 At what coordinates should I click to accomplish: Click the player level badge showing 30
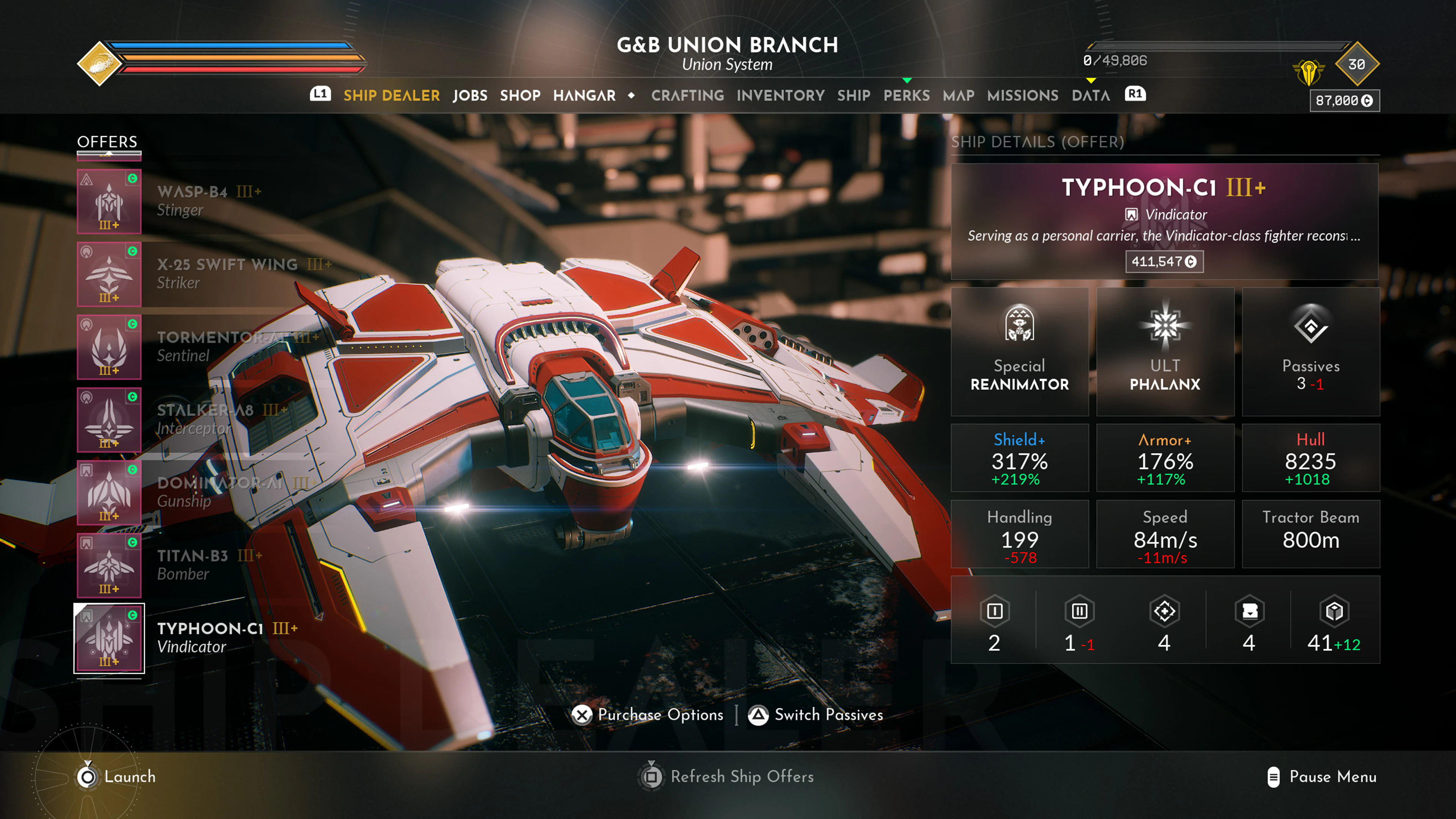1357,65
